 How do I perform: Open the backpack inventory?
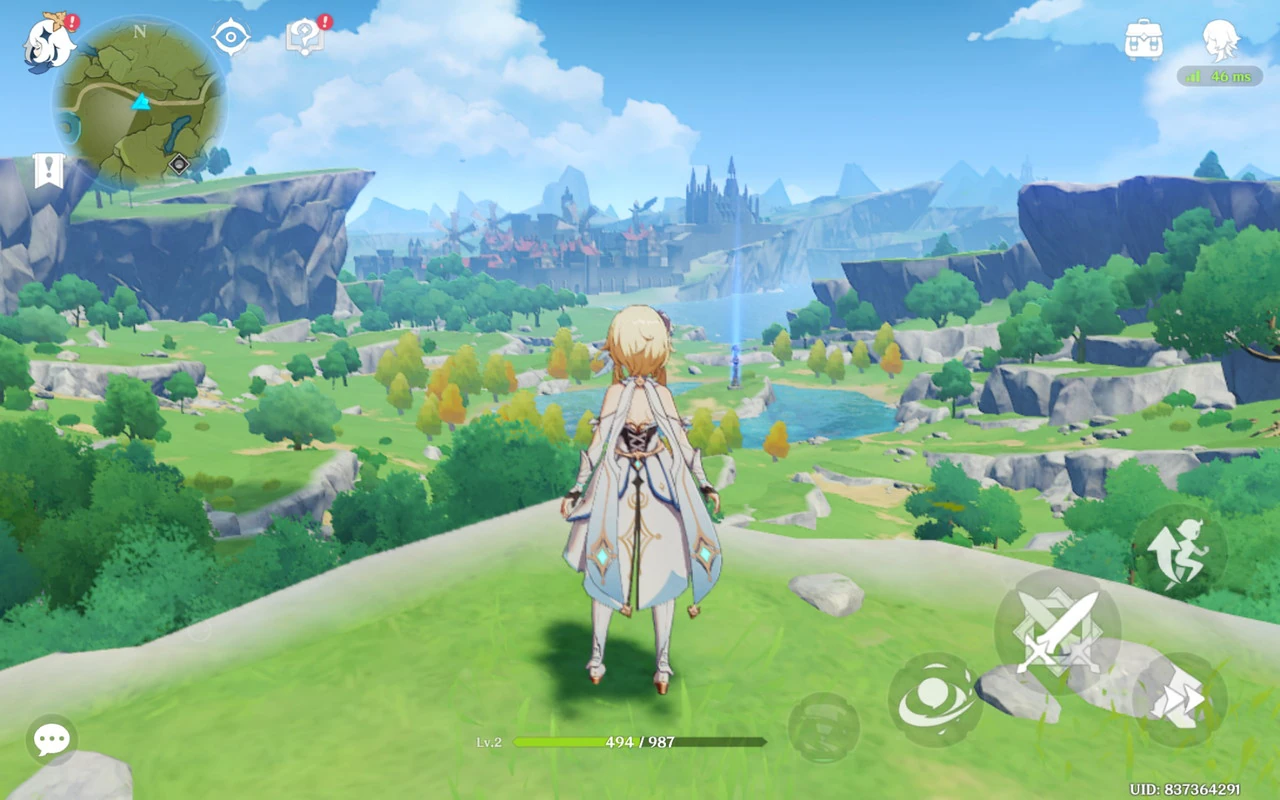tap(1143, 40)
